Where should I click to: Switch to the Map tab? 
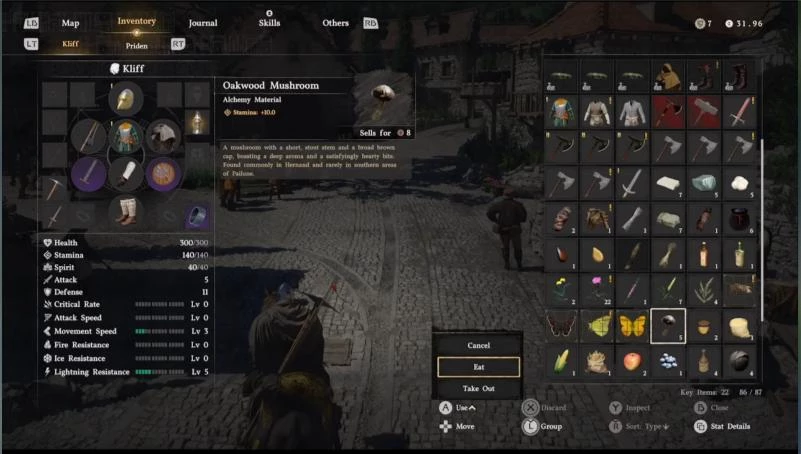tap(70, 23)
